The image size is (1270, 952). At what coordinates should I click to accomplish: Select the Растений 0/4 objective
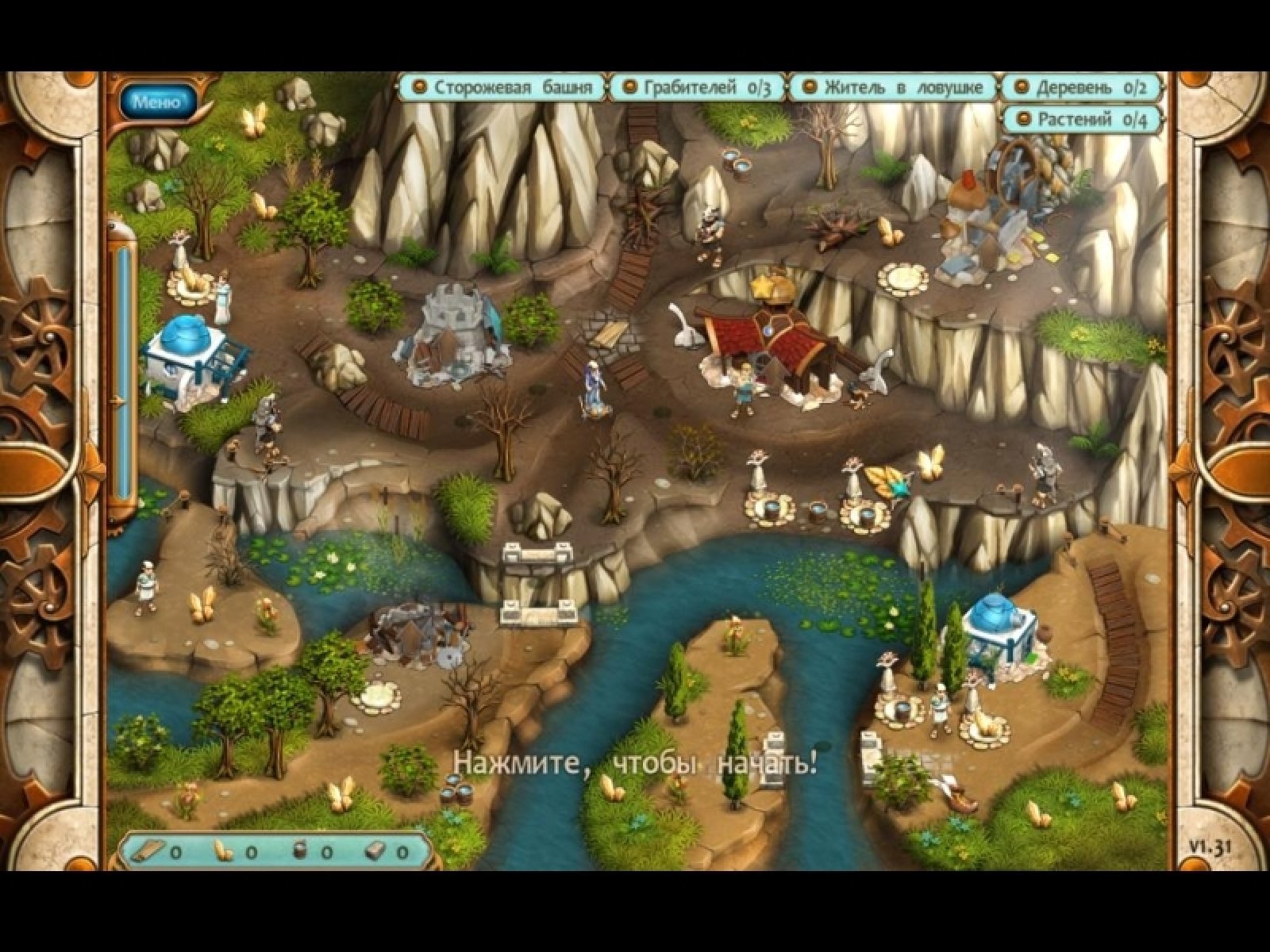(x=1081, y=120)
